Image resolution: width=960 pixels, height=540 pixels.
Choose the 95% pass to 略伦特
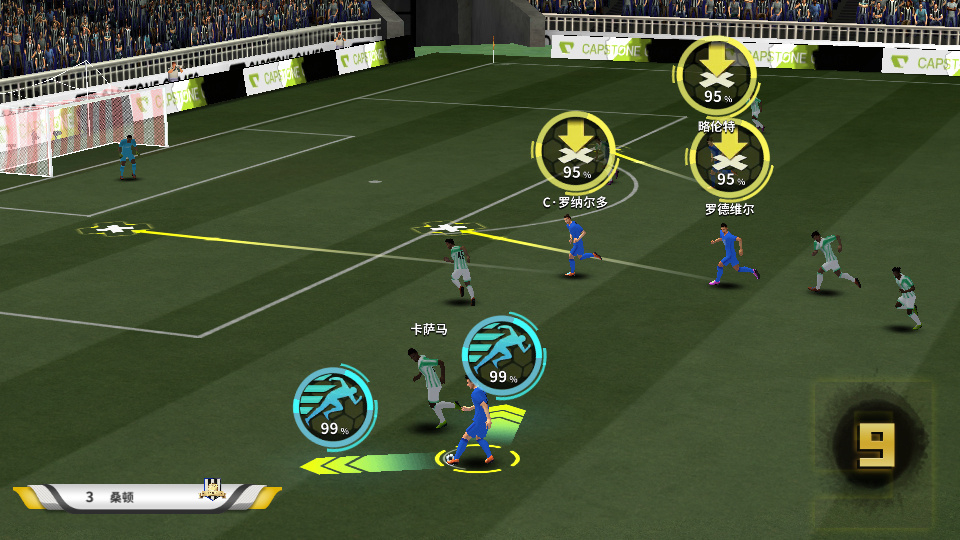pyautogui.click(x=715, y=74)
